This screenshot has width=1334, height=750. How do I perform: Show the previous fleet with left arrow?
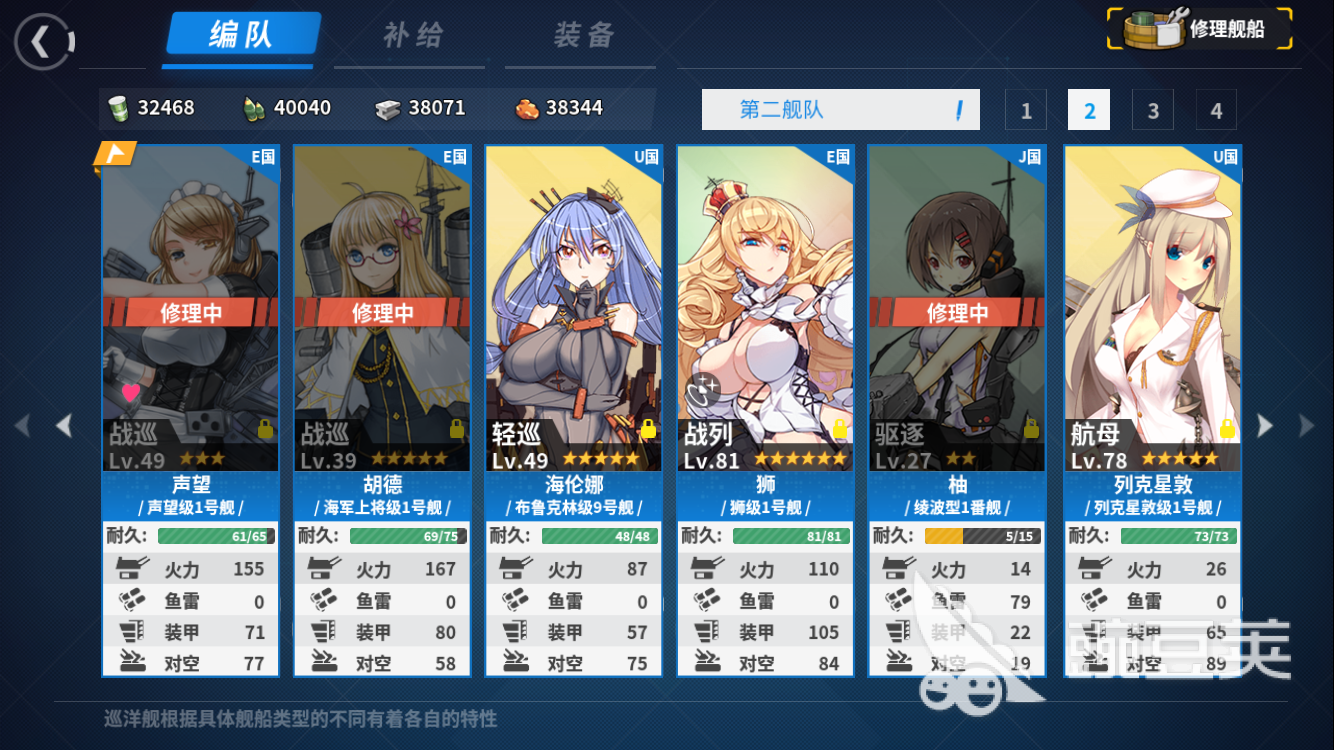point(64,426)
